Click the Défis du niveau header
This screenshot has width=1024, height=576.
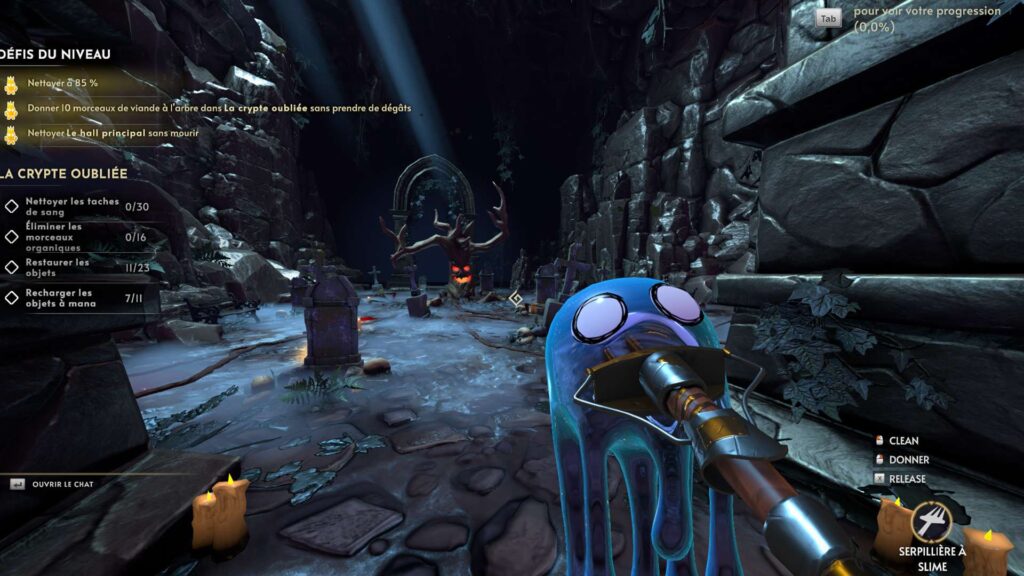click(56, 54)
